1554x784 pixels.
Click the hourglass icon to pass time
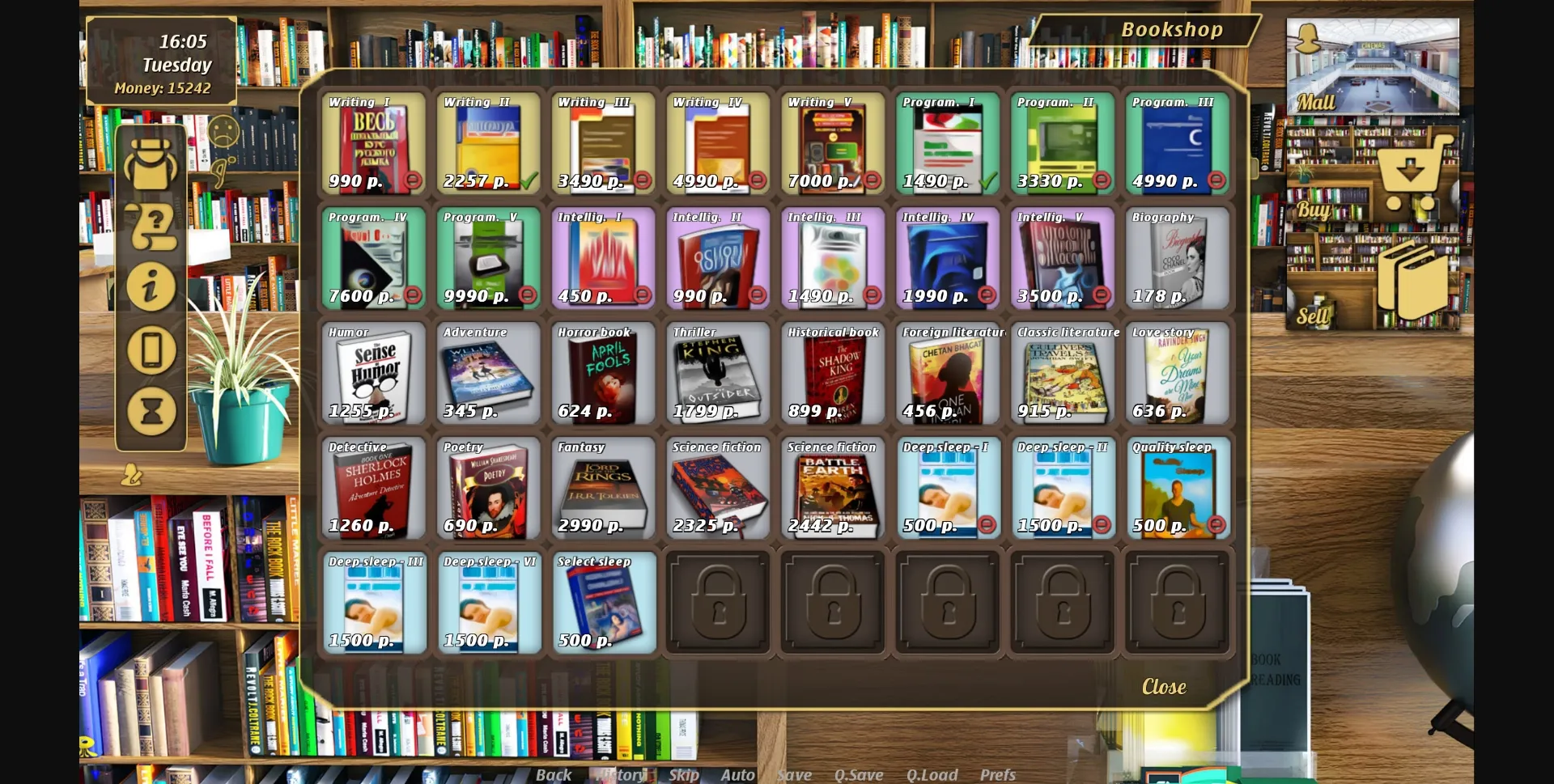click(151, 413)
